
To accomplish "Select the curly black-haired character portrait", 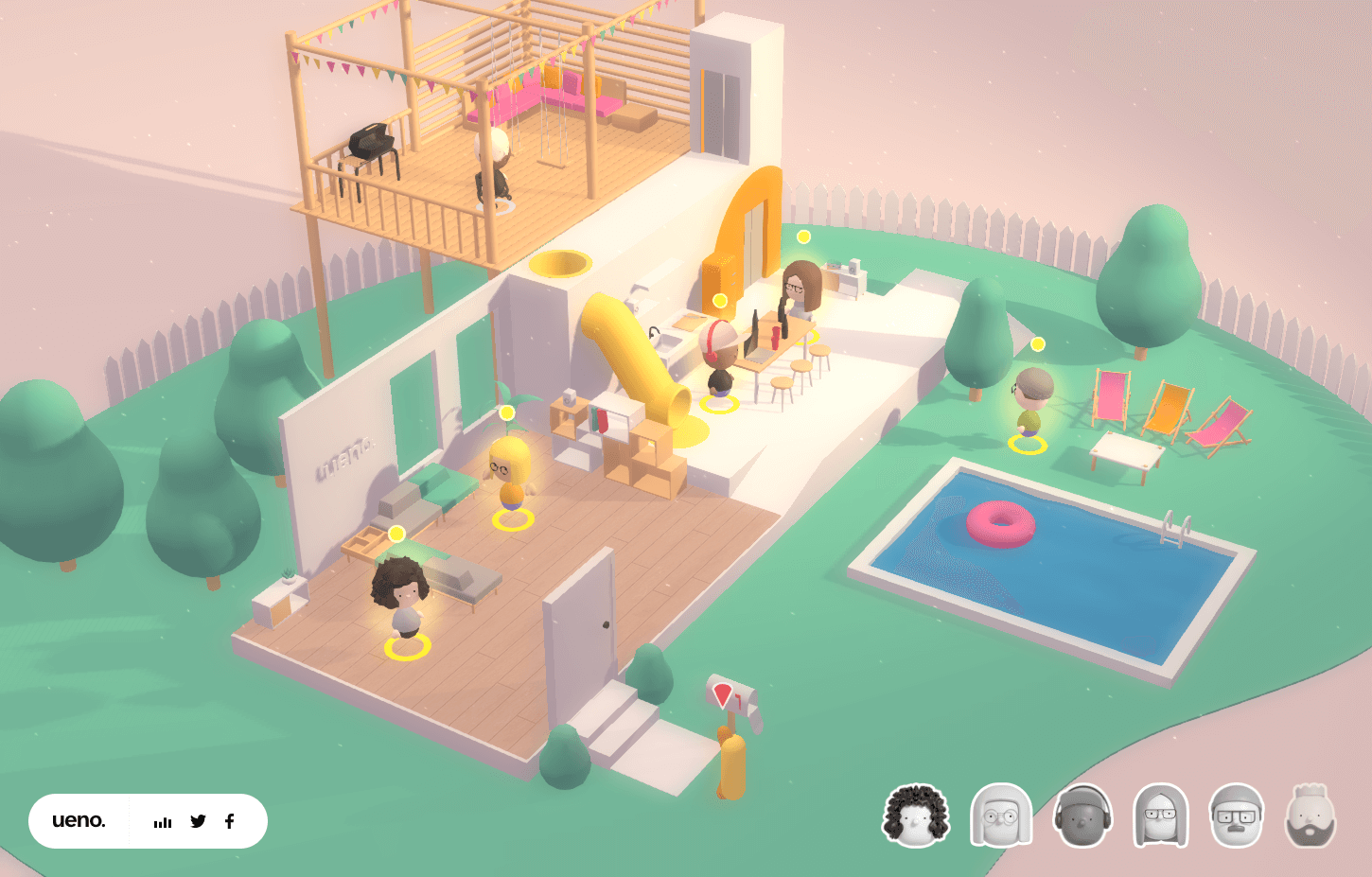I will coord(916,816).
